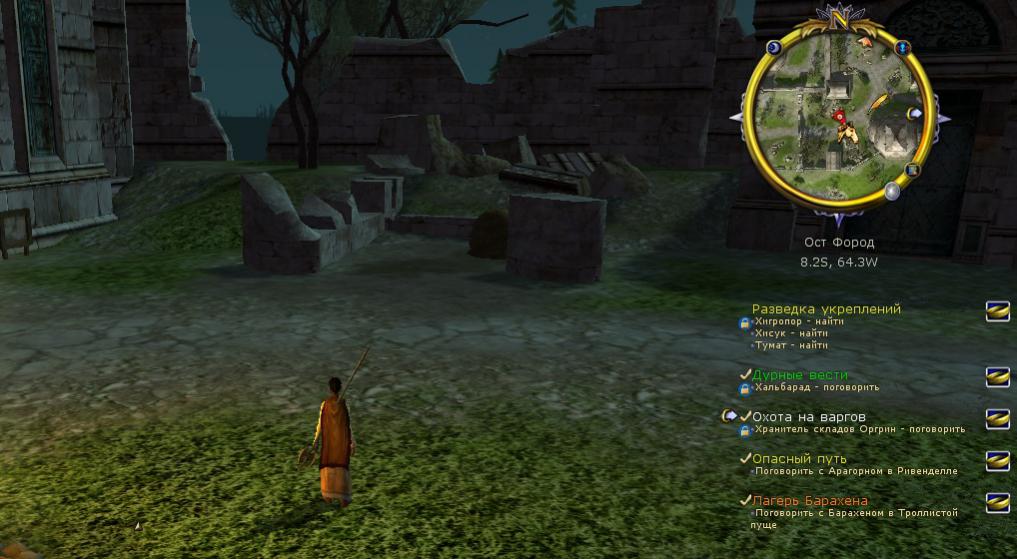Click the ring icon next to "Опасный путь"
Viewport: 1017px width, 559px height.
[x=997, y=460]
